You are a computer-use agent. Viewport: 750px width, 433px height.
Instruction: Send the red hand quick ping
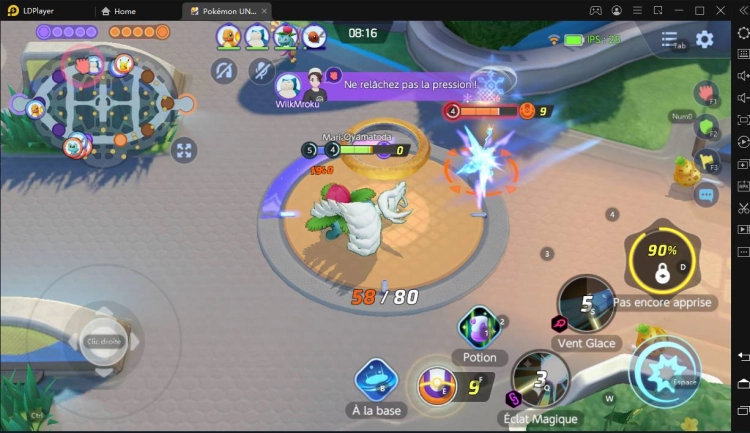pyautogui.click(x=706, y=93)
